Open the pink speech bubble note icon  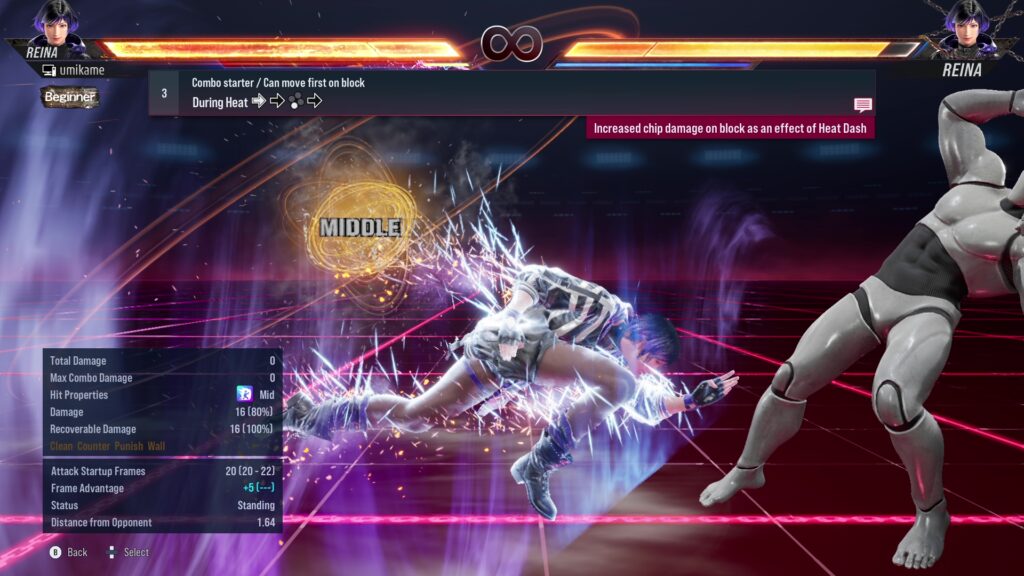point(862,104)
